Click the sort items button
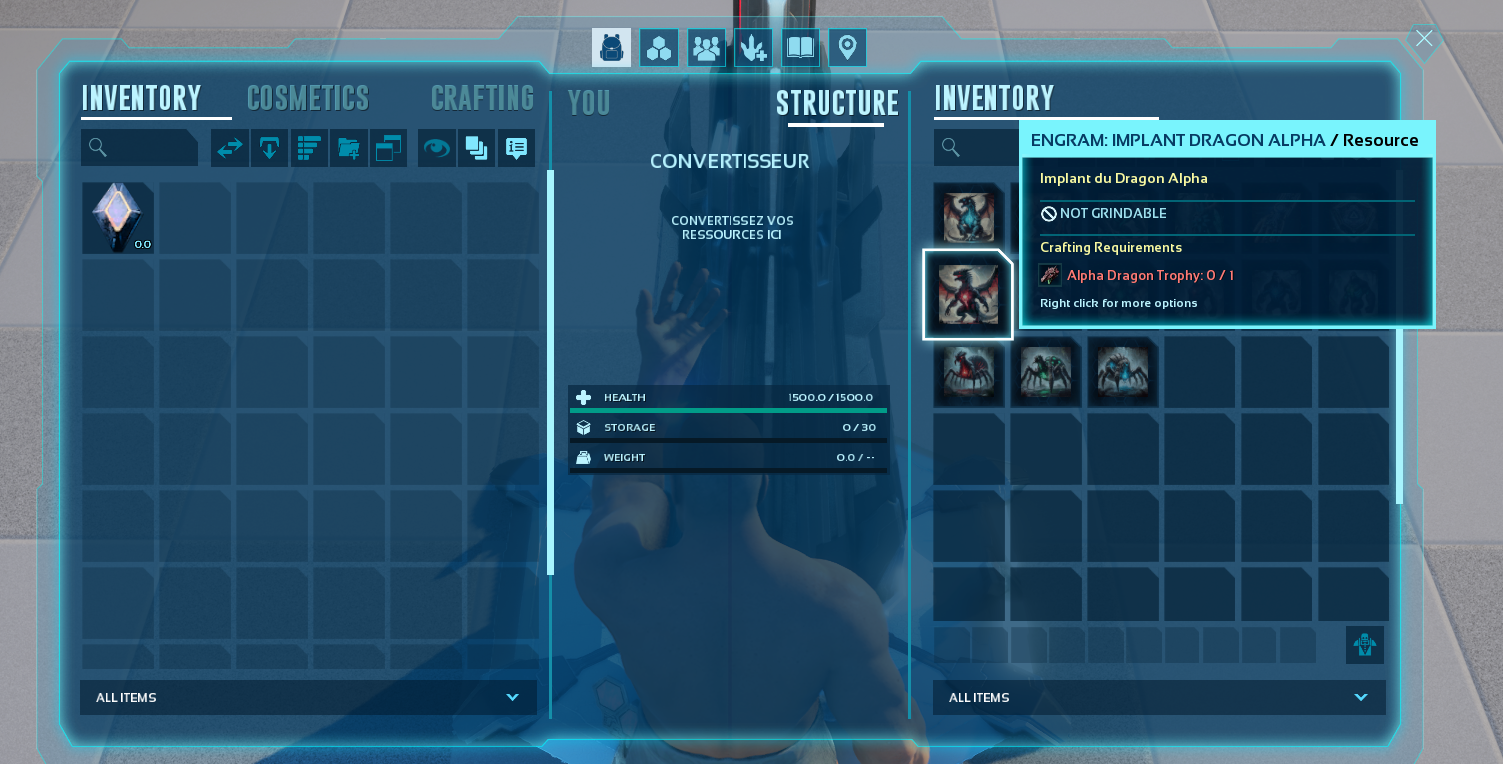Viewport: 1503px width, 764px height. click(x=309, y=148)
